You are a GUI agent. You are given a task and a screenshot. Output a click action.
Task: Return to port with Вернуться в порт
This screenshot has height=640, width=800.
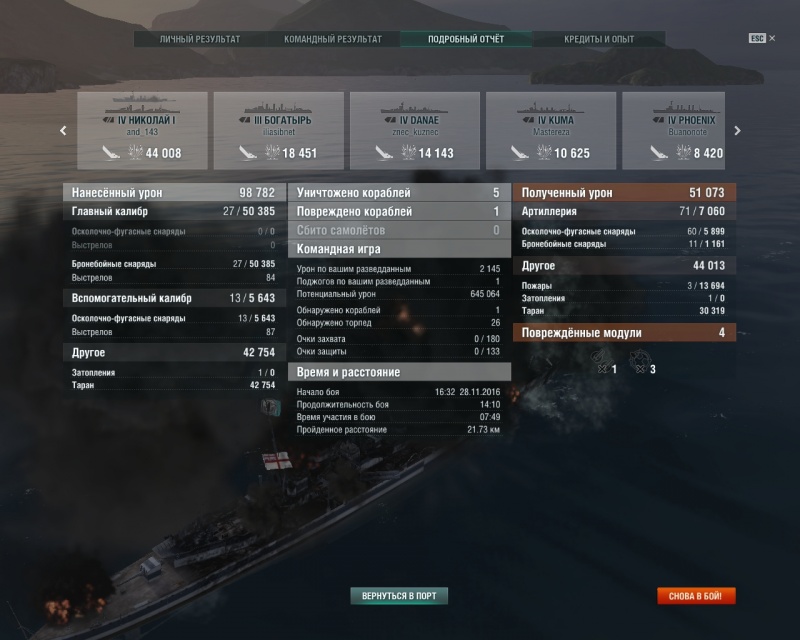coord(399,596)
